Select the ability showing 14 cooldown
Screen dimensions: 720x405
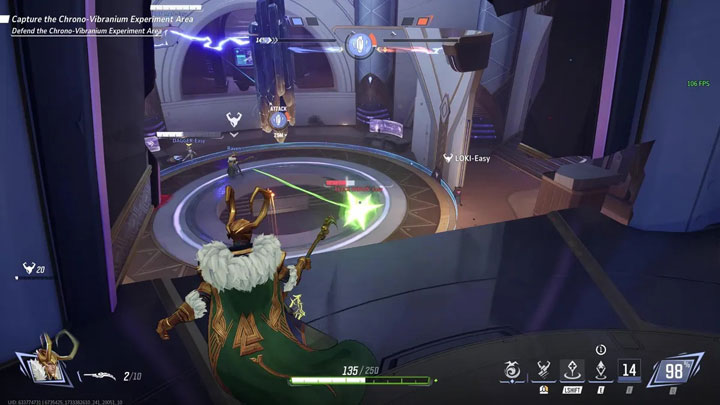tap(631, 370)
